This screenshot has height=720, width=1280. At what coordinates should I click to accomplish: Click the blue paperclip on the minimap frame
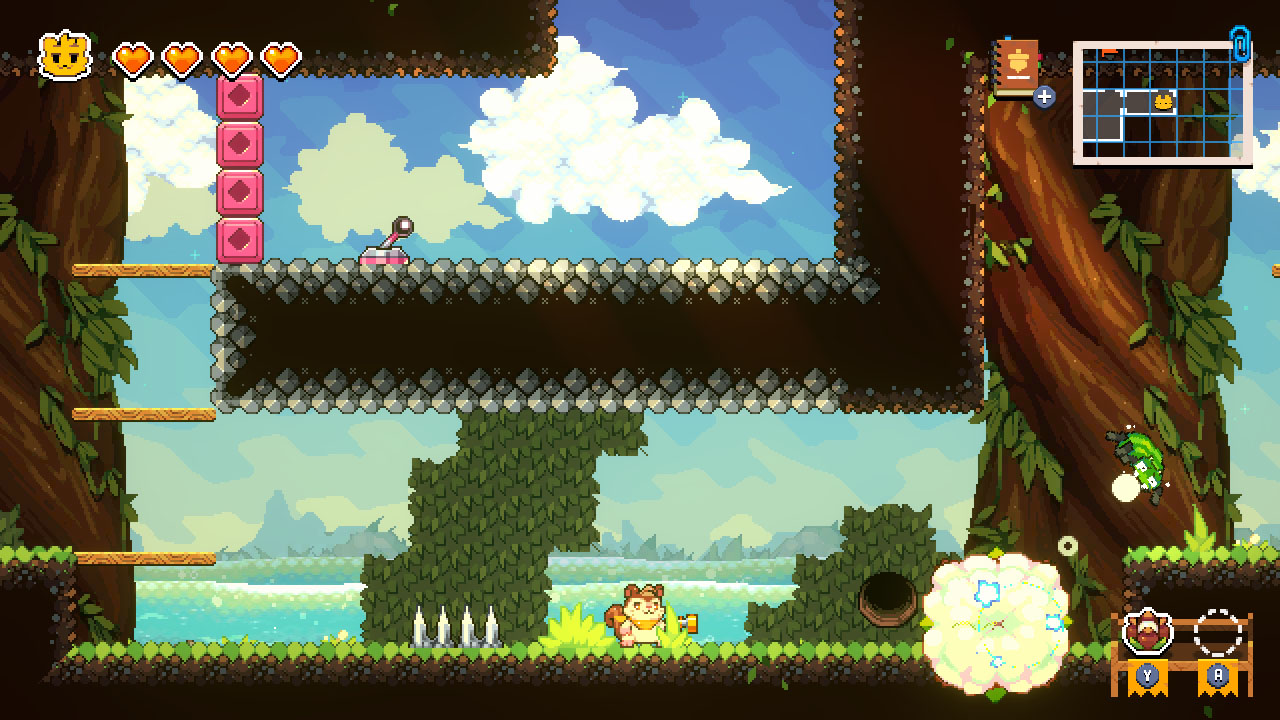tap(1240, 46)
